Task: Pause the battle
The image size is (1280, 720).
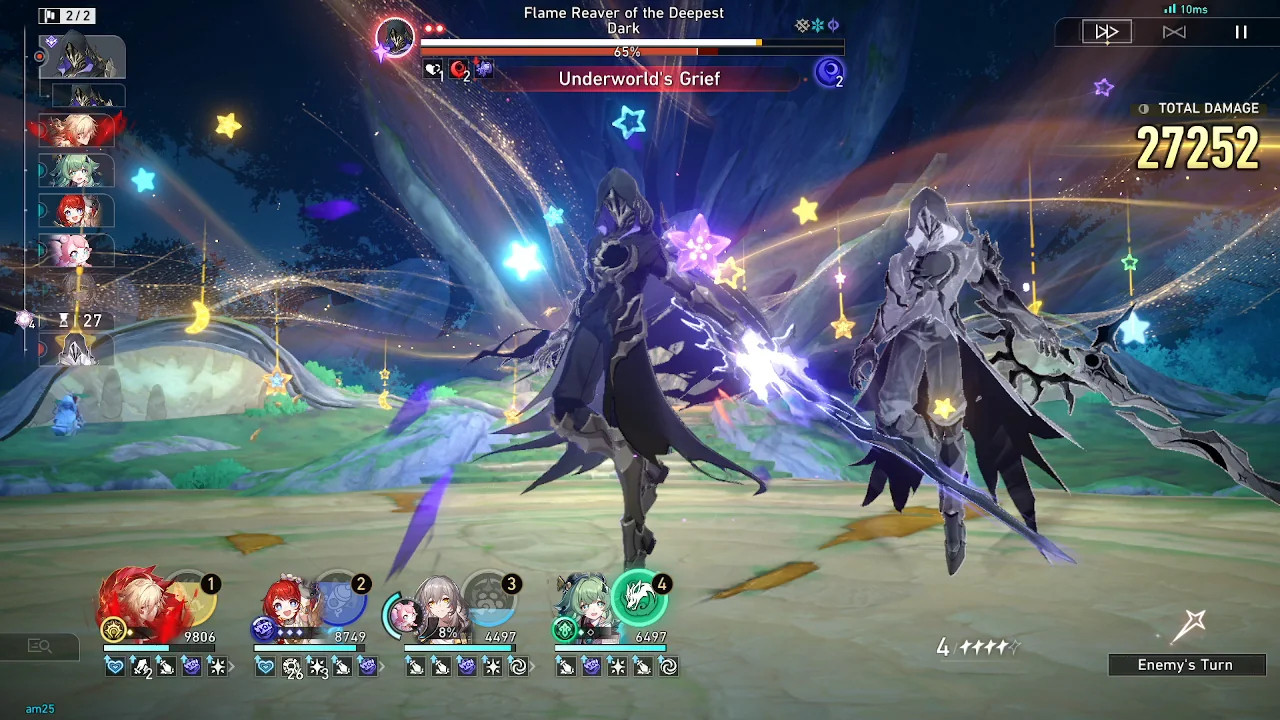Action: (x=1241, y=32)
